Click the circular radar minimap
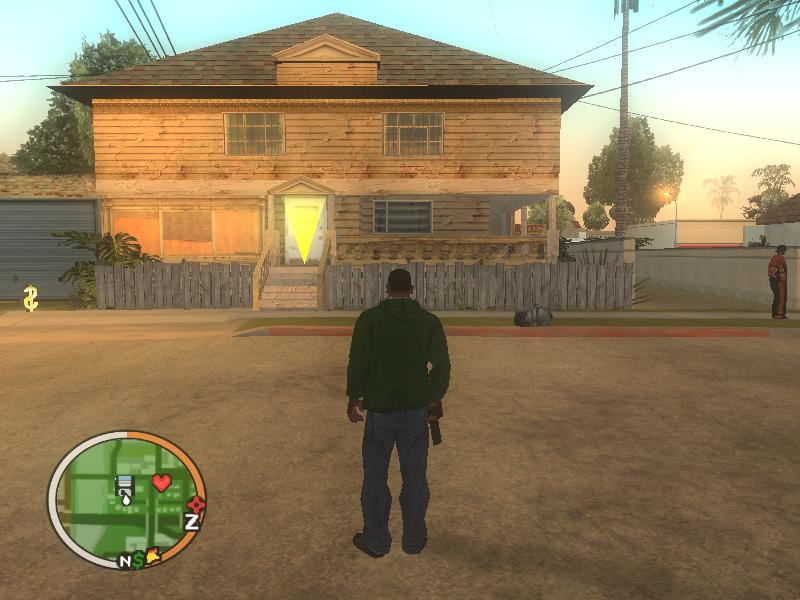800x600 pixels. coord(125,500)
